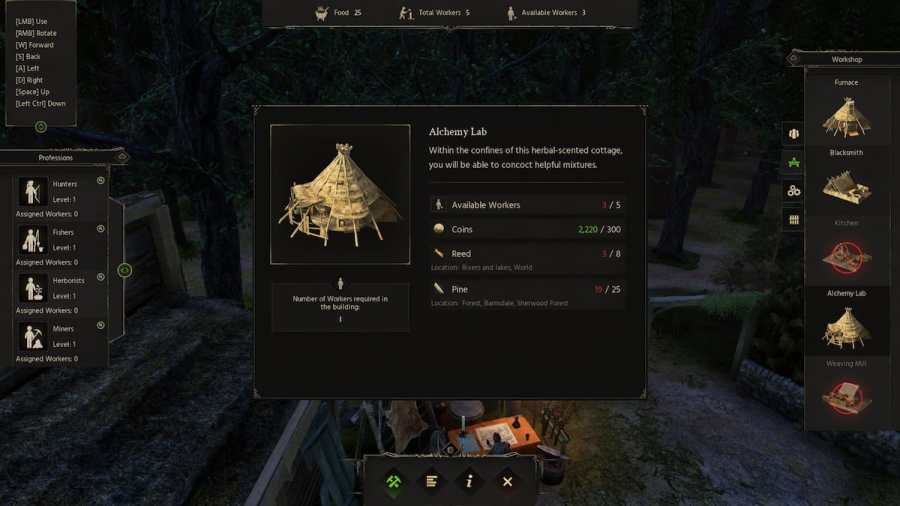The image size is (900, 506).
Task: Switch to the gears building category tab
Action: pos(794,190)
